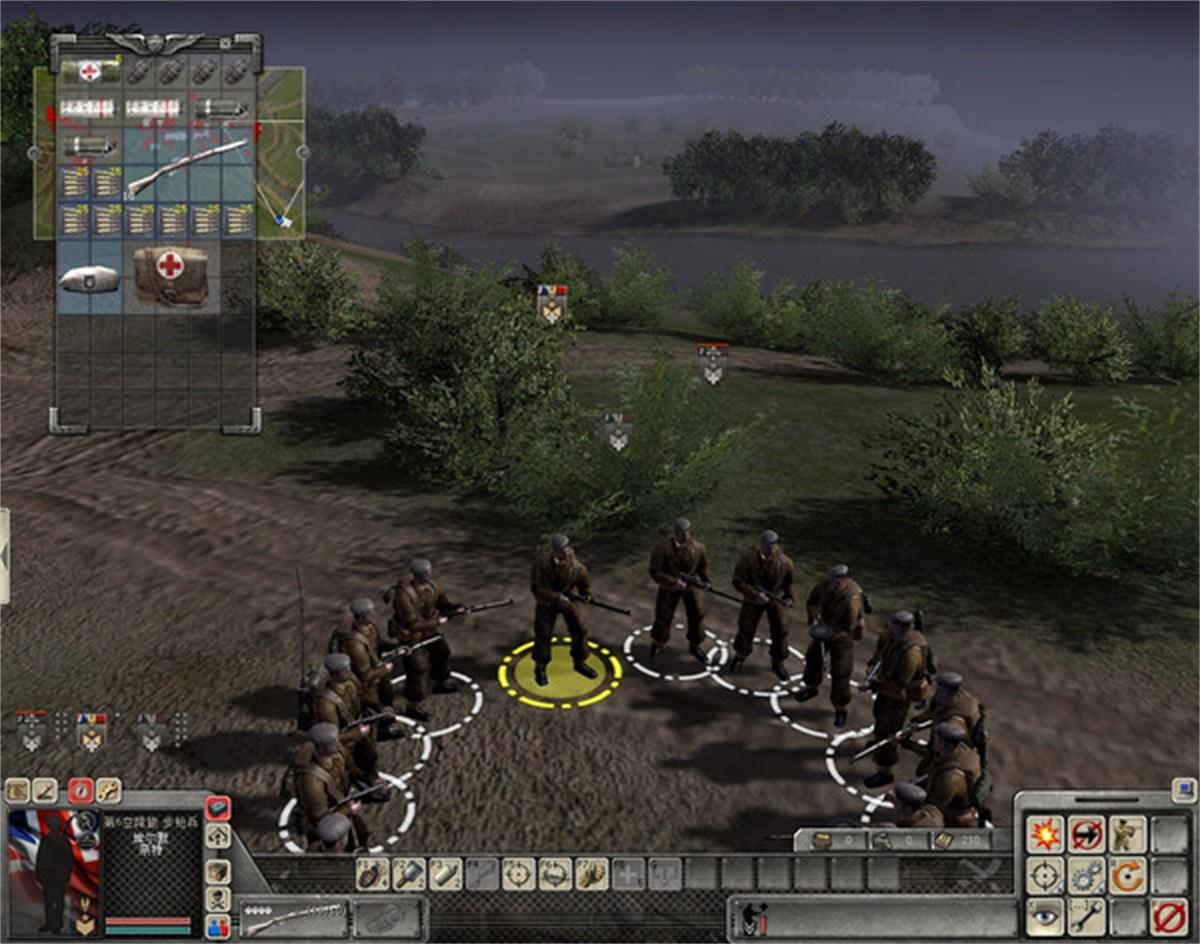Toggle the hold position no-move command

click(x=1087, y=834)
